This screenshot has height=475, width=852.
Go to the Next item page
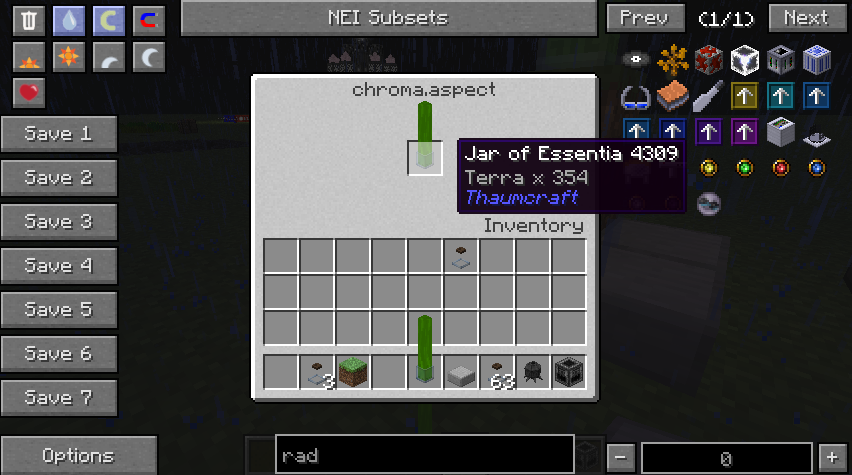pyautogui.click(x=806, y=18)
